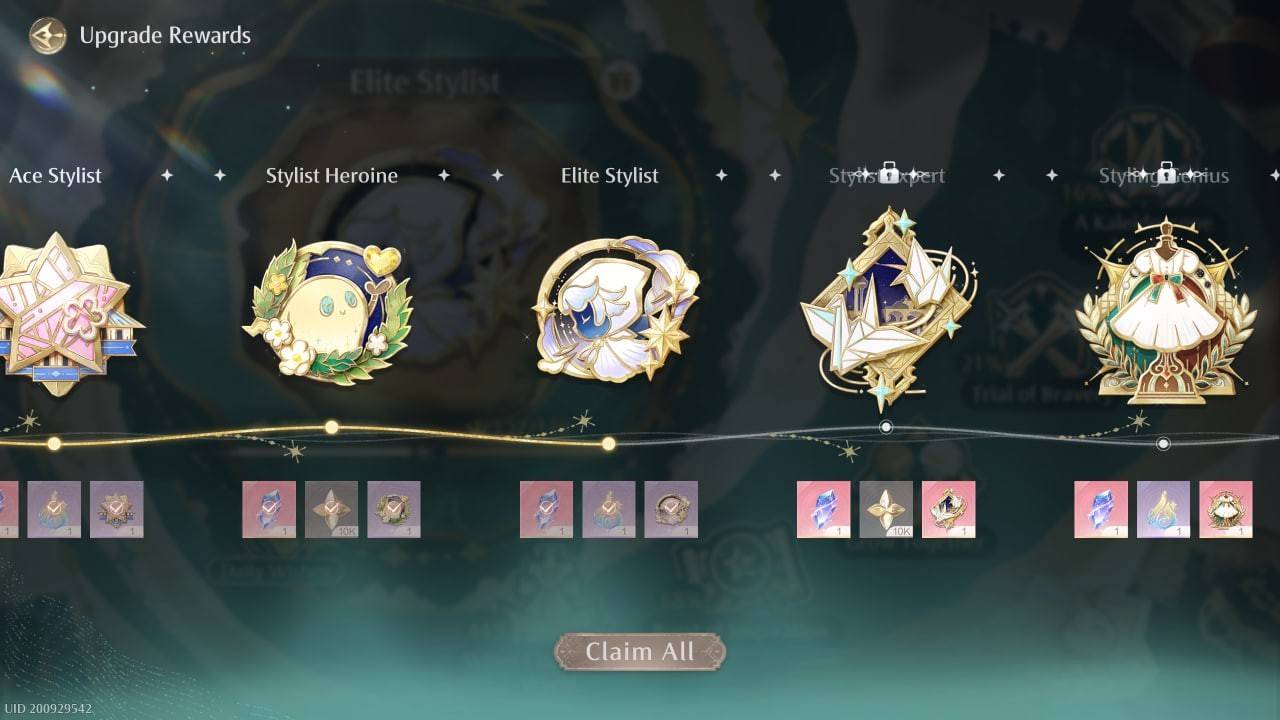Select the medal reward under Elite Stylist
Image resolution: width=1280 pixels, height=720 pixels.
click(672, 507)
